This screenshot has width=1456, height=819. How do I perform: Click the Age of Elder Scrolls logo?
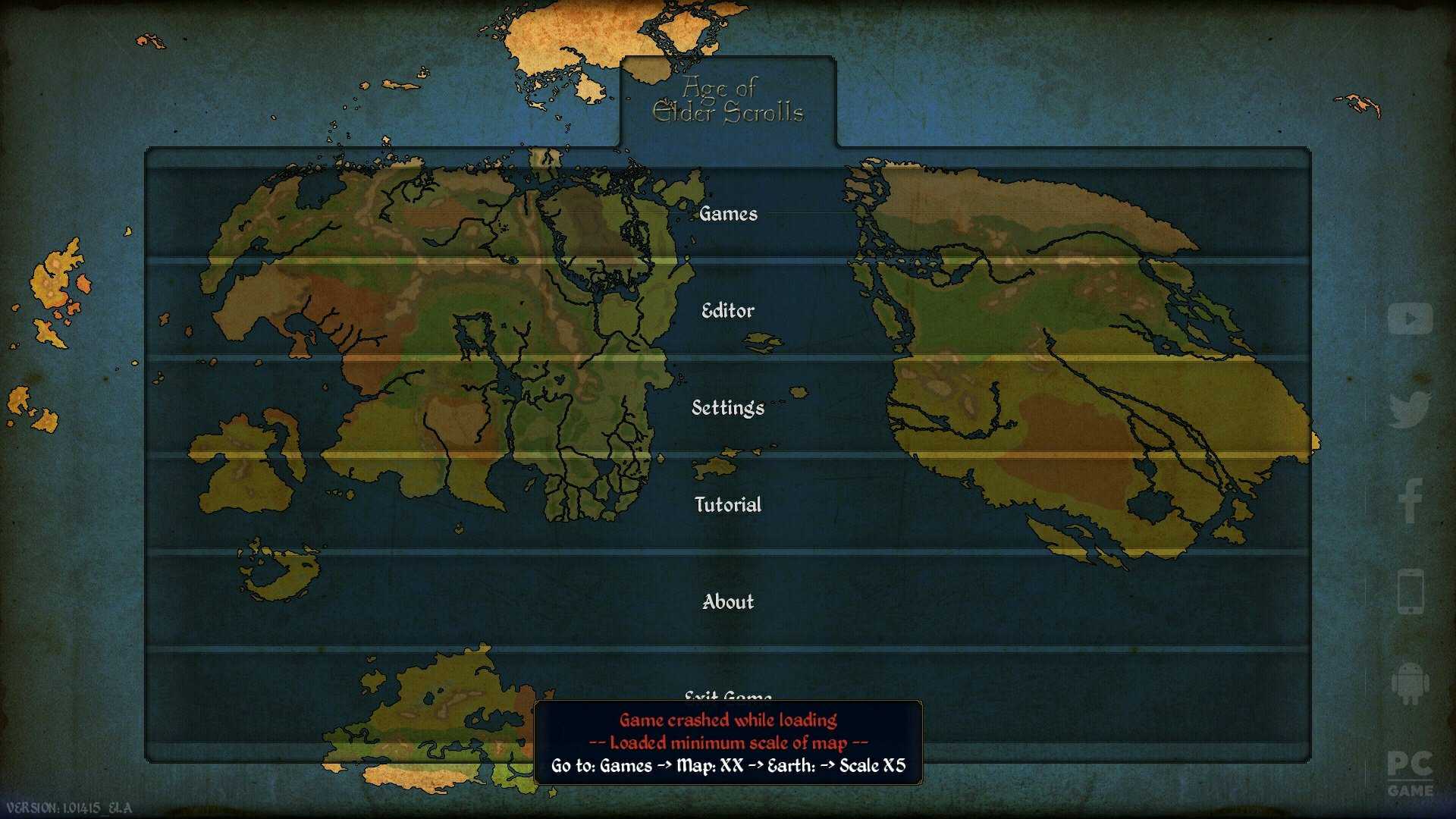click(x=728, y=100)
